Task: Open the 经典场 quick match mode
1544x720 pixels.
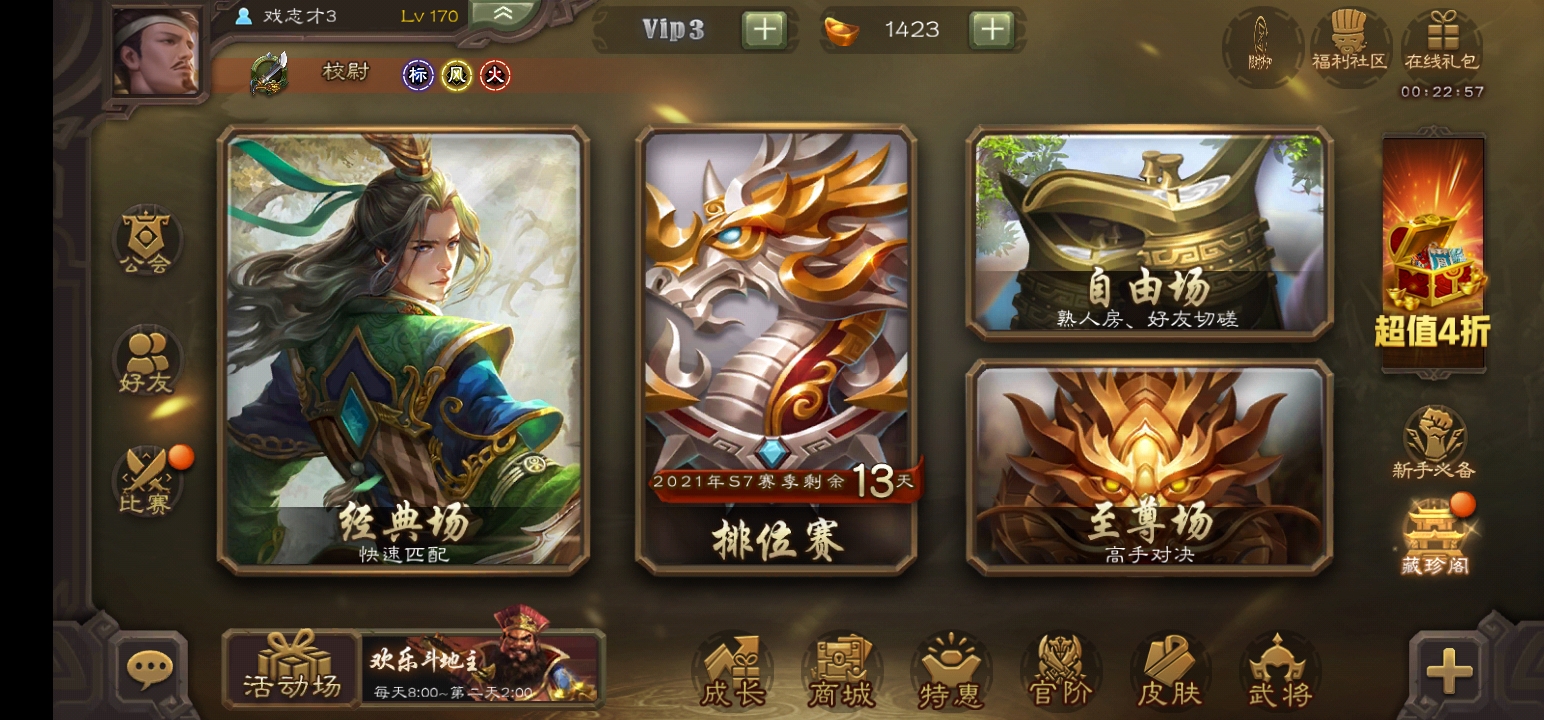Action: 403,350
